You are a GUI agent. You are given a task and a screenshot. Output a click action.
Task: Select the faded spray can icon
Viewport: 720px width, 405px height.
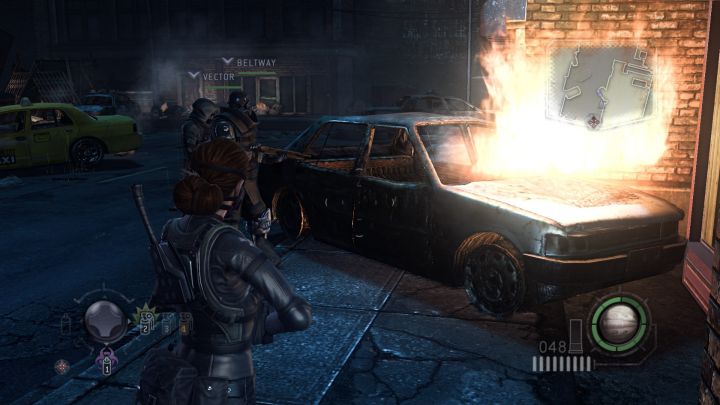pyautogui.click(x=66, y=322)
